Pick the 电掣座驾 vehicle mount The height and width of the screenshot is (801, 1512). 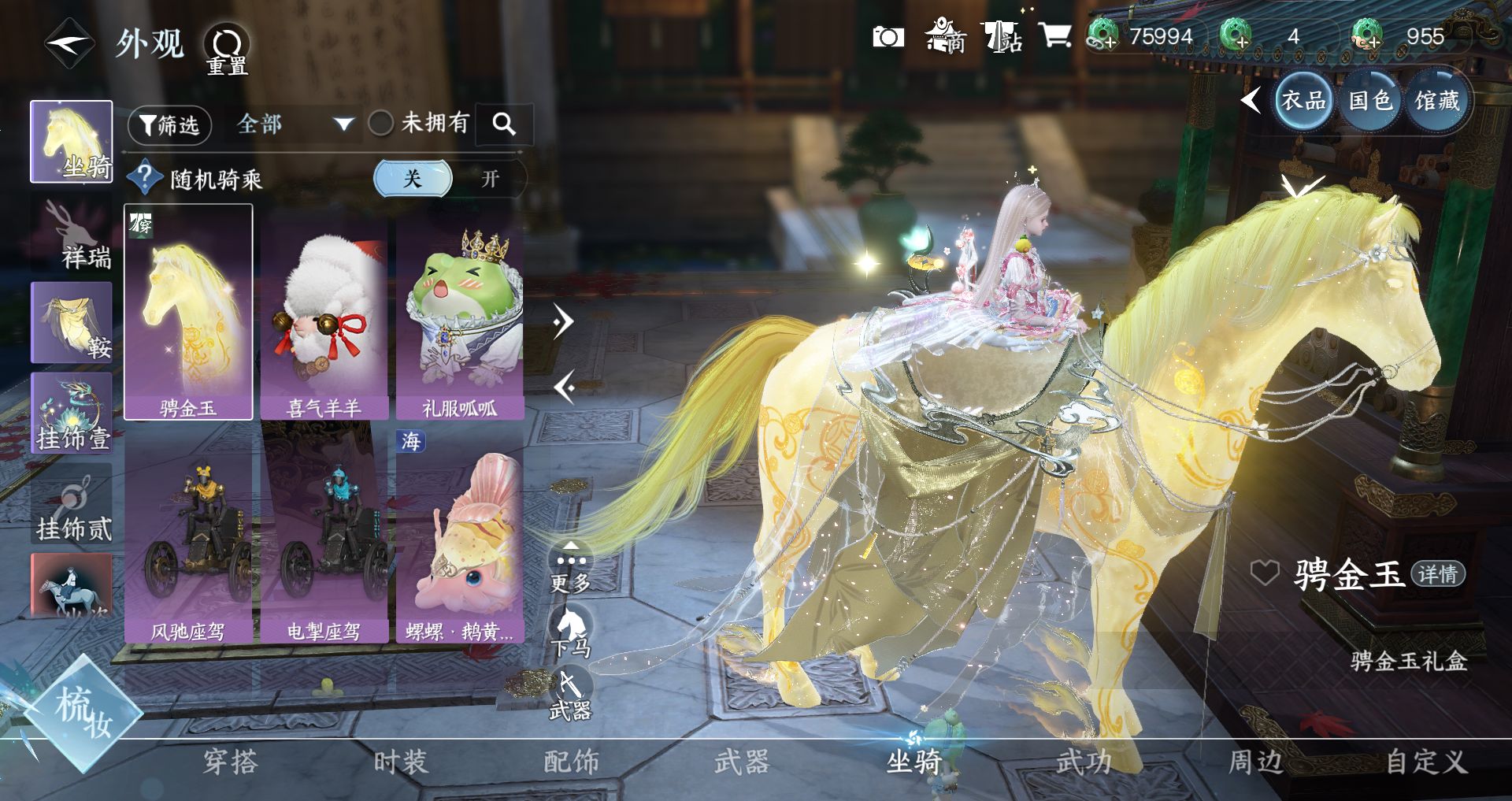(324, 534)
